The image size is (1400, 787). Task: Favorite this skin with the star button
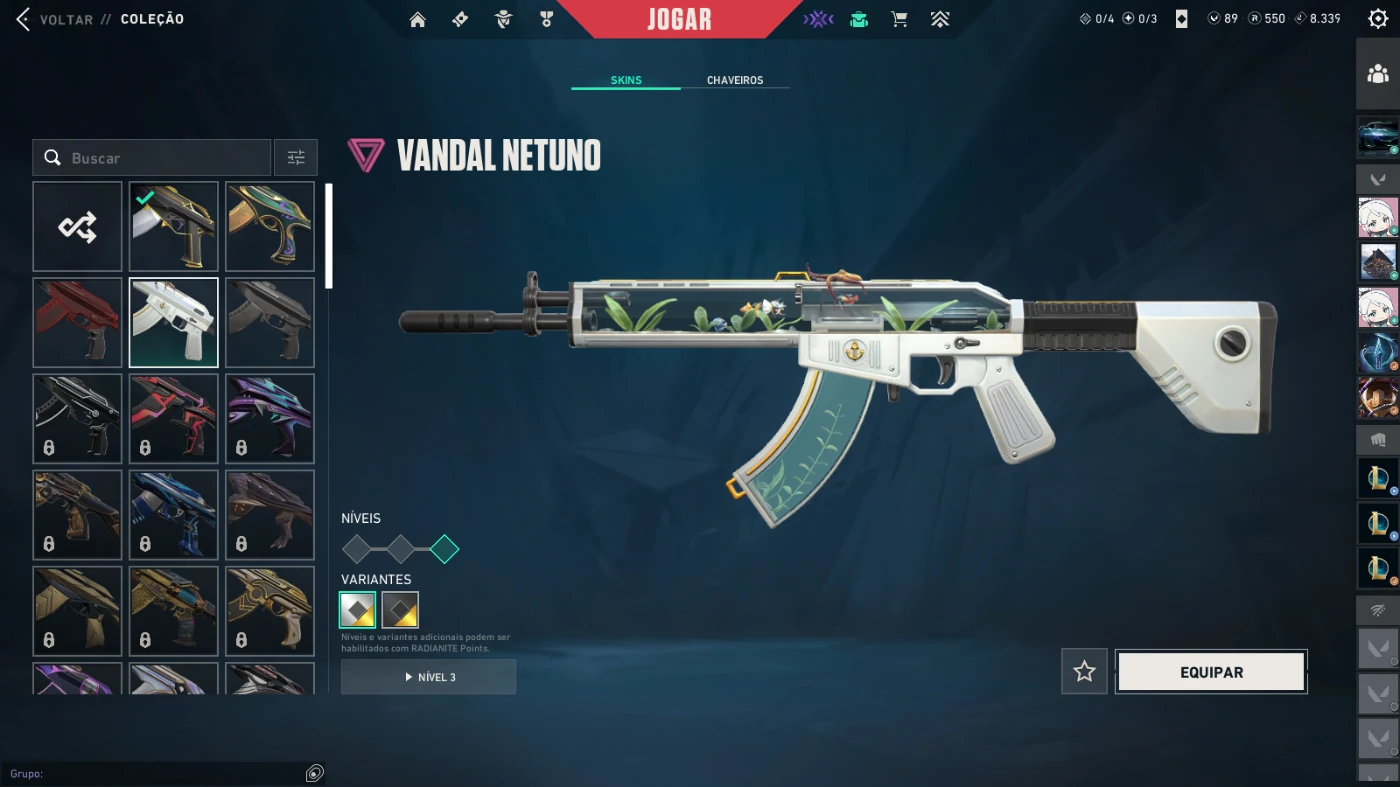click(x=1084, y=672)
